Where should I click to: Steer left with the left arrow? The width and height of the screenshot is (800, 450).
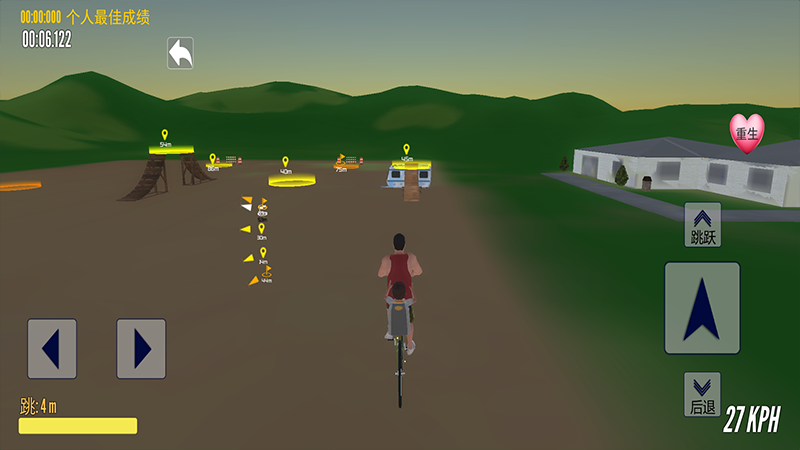52,348
